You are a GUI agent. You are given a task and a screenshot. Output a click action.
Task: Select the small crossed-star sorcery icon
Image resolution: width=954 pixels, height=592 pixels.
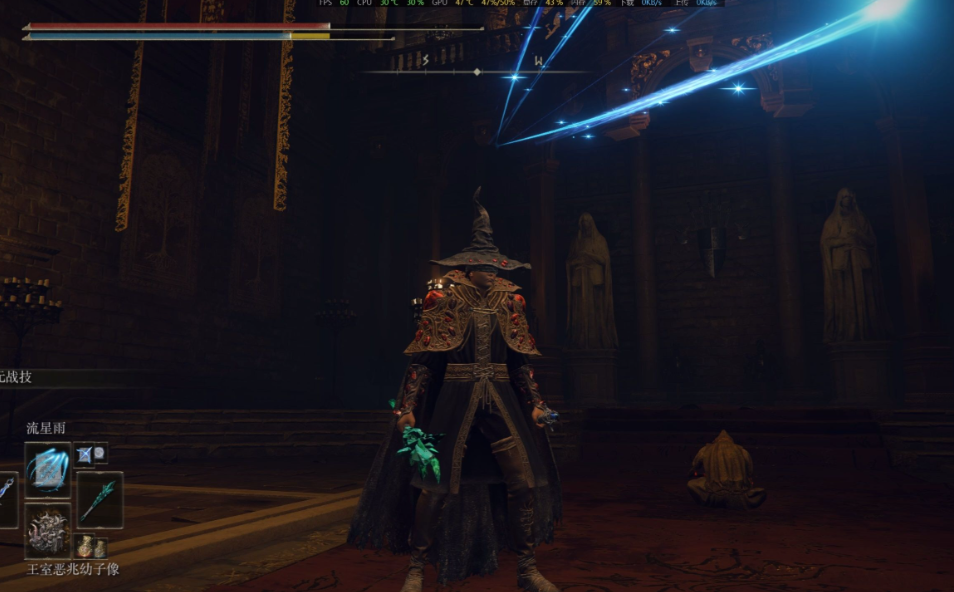click(x=91, y=454)
